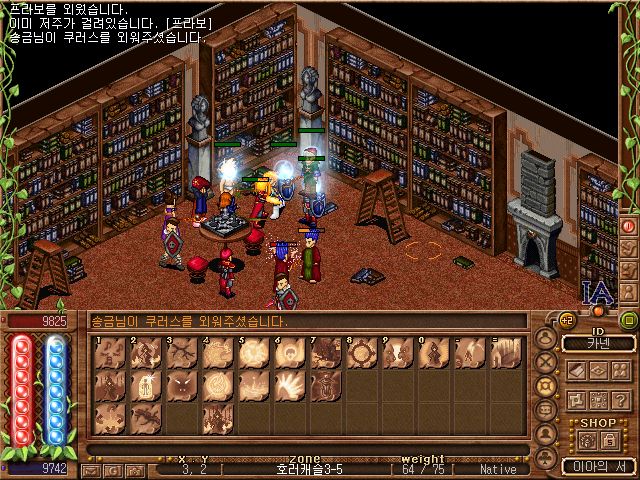Click the green square round button
This screenshot has width=640, height=480.
(629, 321)
